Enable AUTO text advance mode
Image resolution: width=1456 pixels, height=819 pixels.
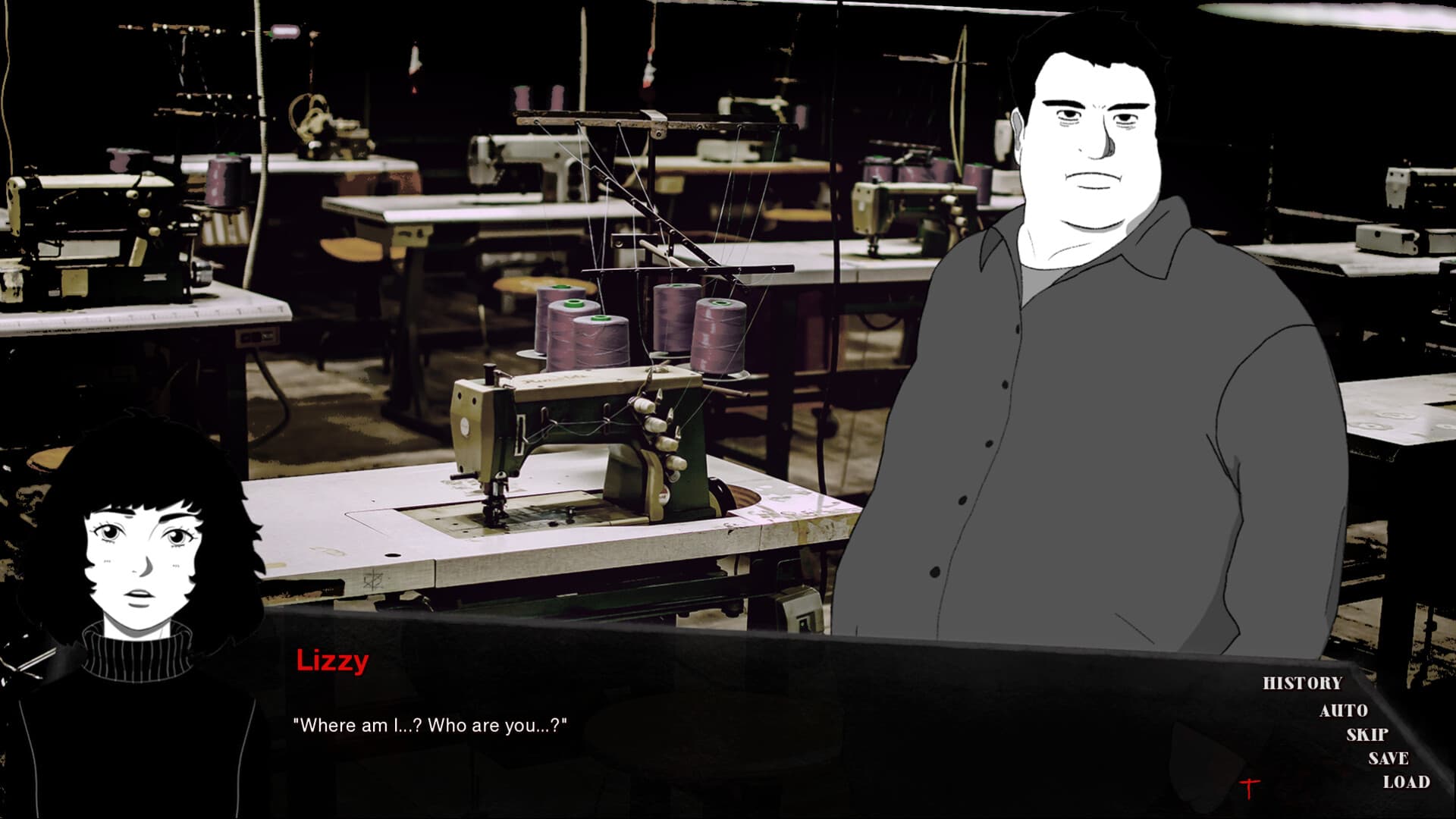1342,712
